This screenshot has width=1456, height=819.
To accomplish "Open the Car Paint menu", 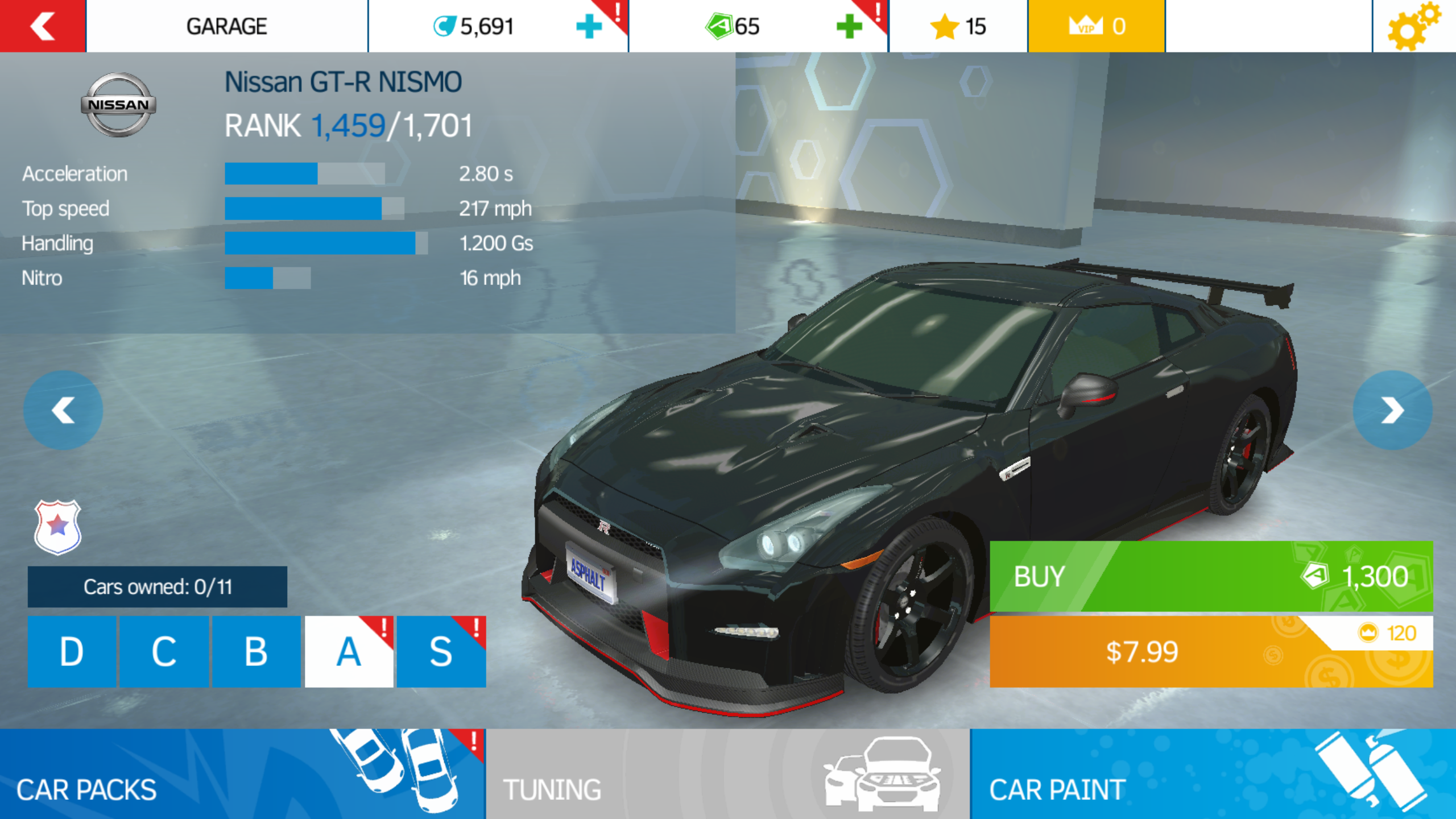I will pos(1213,774).
